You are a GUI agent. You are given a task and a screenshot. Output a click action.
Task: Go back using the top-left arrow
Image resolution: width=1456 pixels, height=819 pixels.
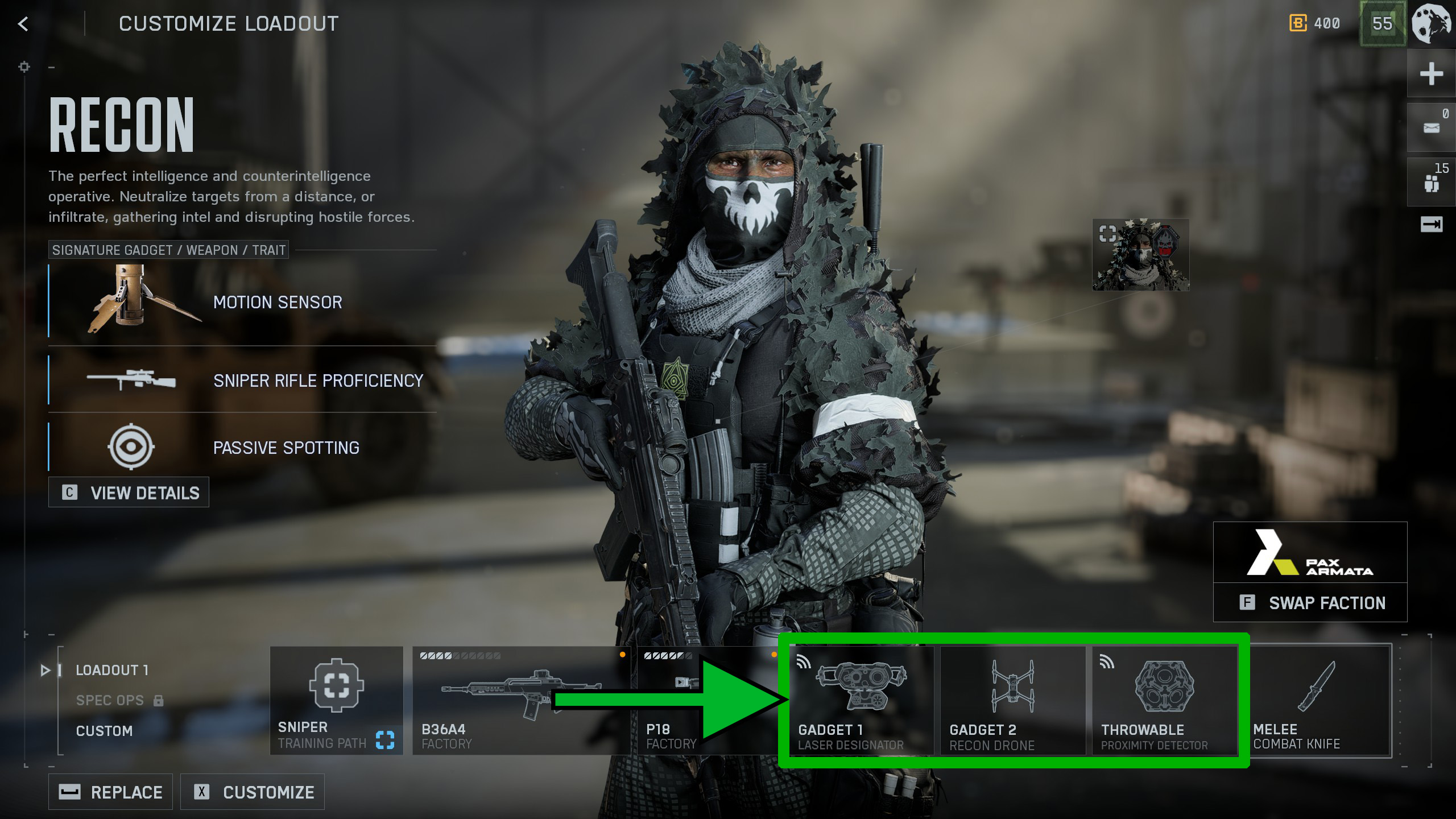(23, 24)
